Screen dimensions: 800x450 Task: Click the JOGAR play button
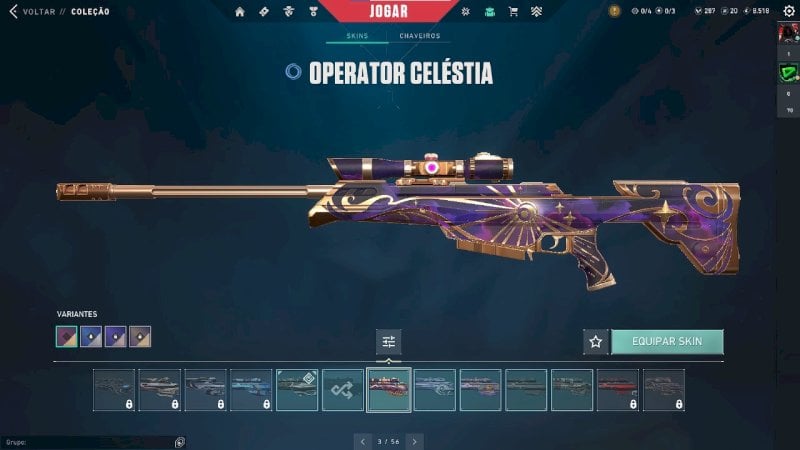(387, 11)
